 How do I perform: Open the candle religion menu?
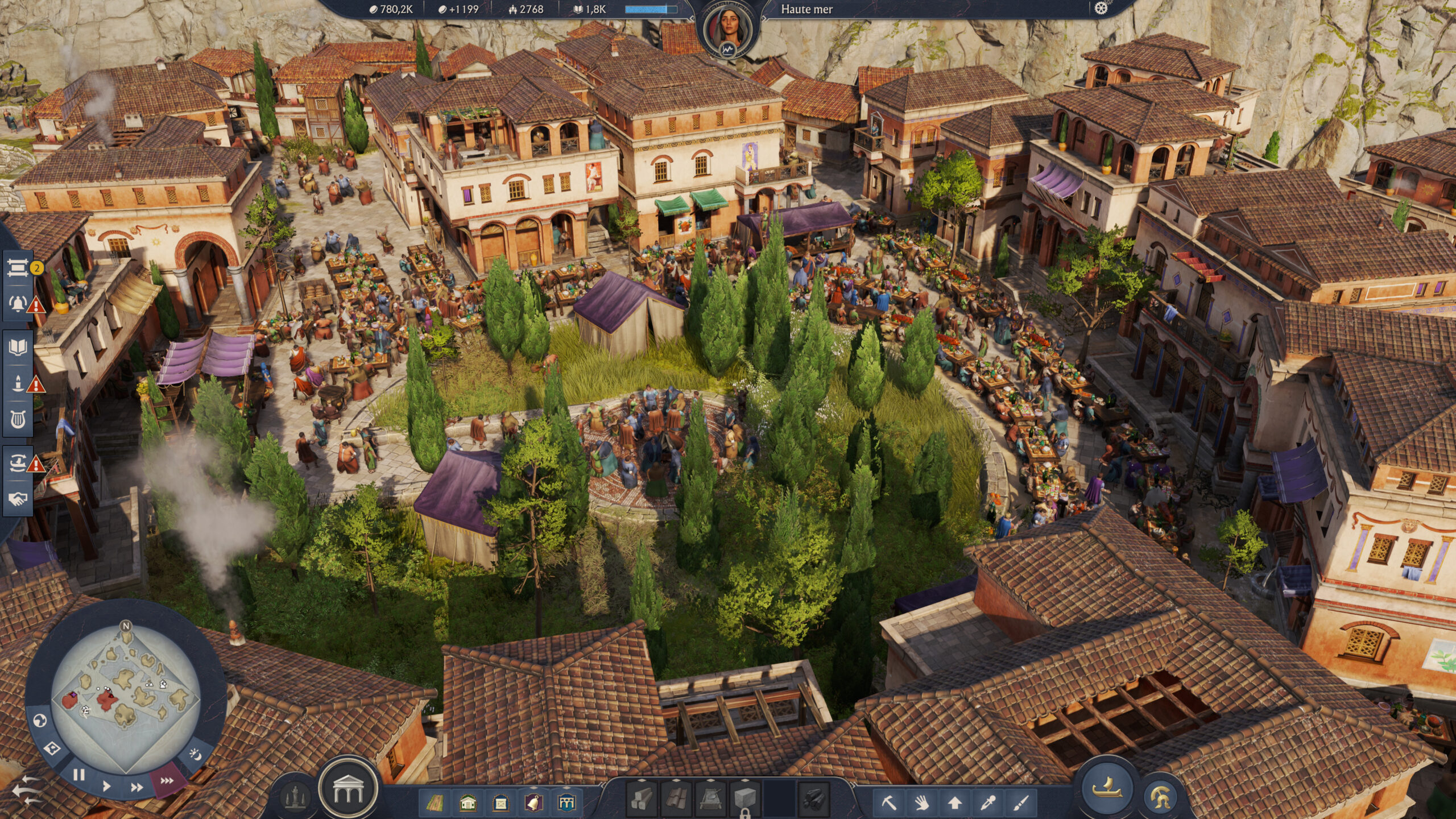(x=18, y=383)
